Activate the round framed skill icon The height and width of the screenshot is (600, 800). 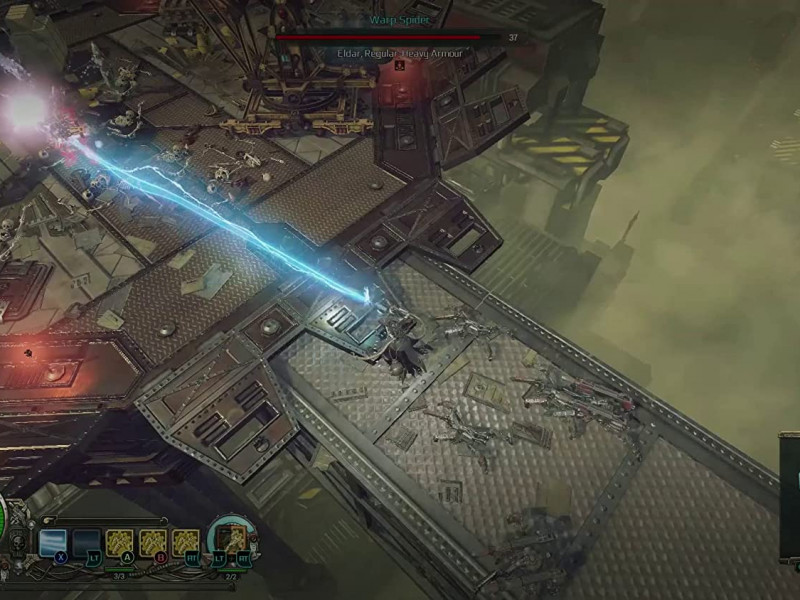[x=231, y=540]
